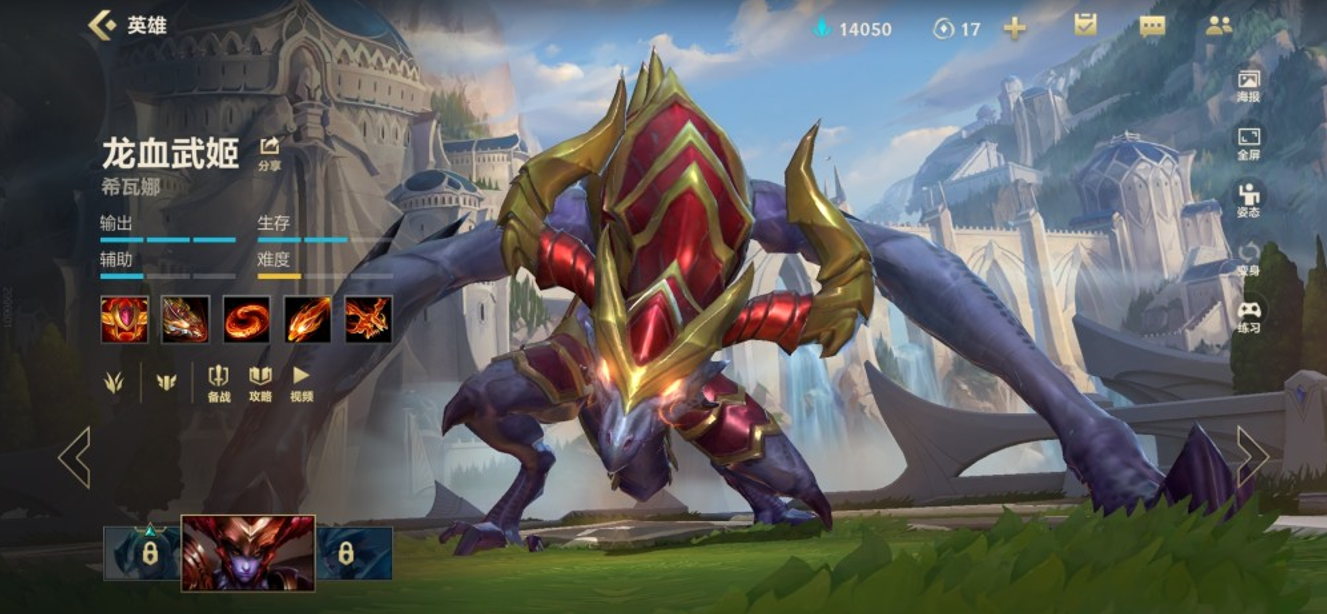Click the gold plus to add currency
Viewport: 1327px width, 614px height.
click(x=1014, y=28)
